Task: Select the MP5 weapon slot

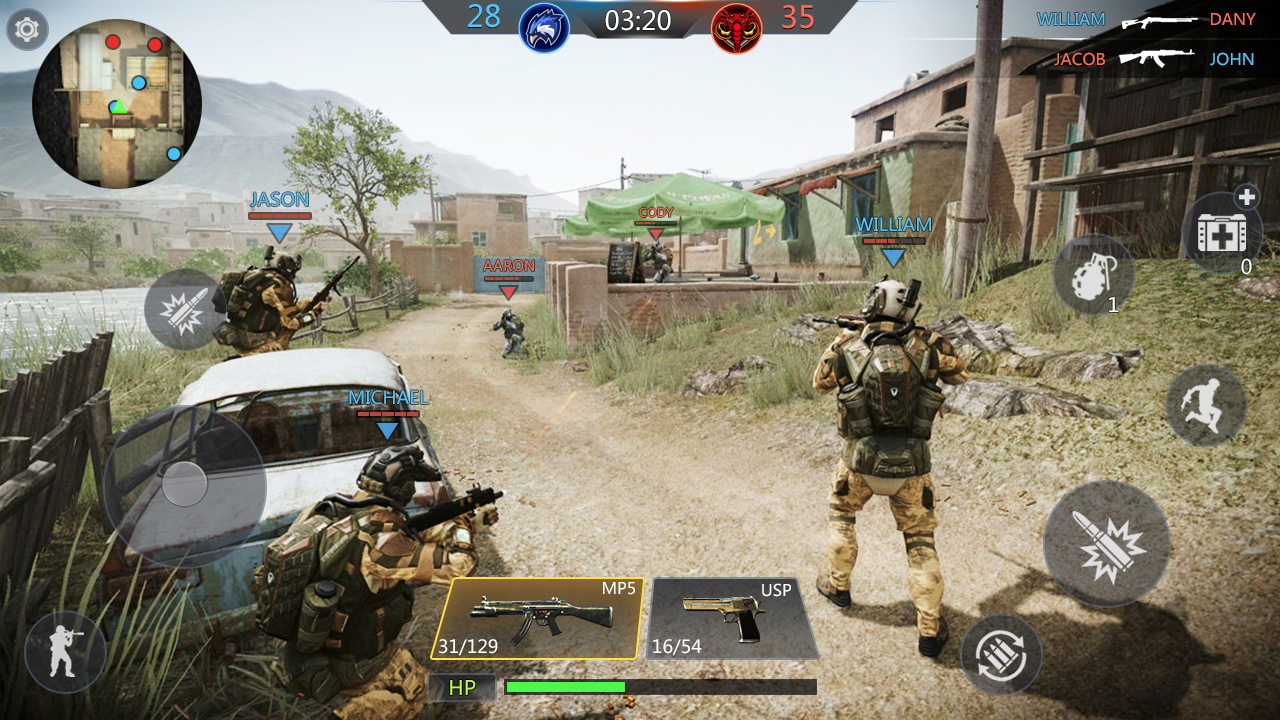Action: [x=549, y=616]
